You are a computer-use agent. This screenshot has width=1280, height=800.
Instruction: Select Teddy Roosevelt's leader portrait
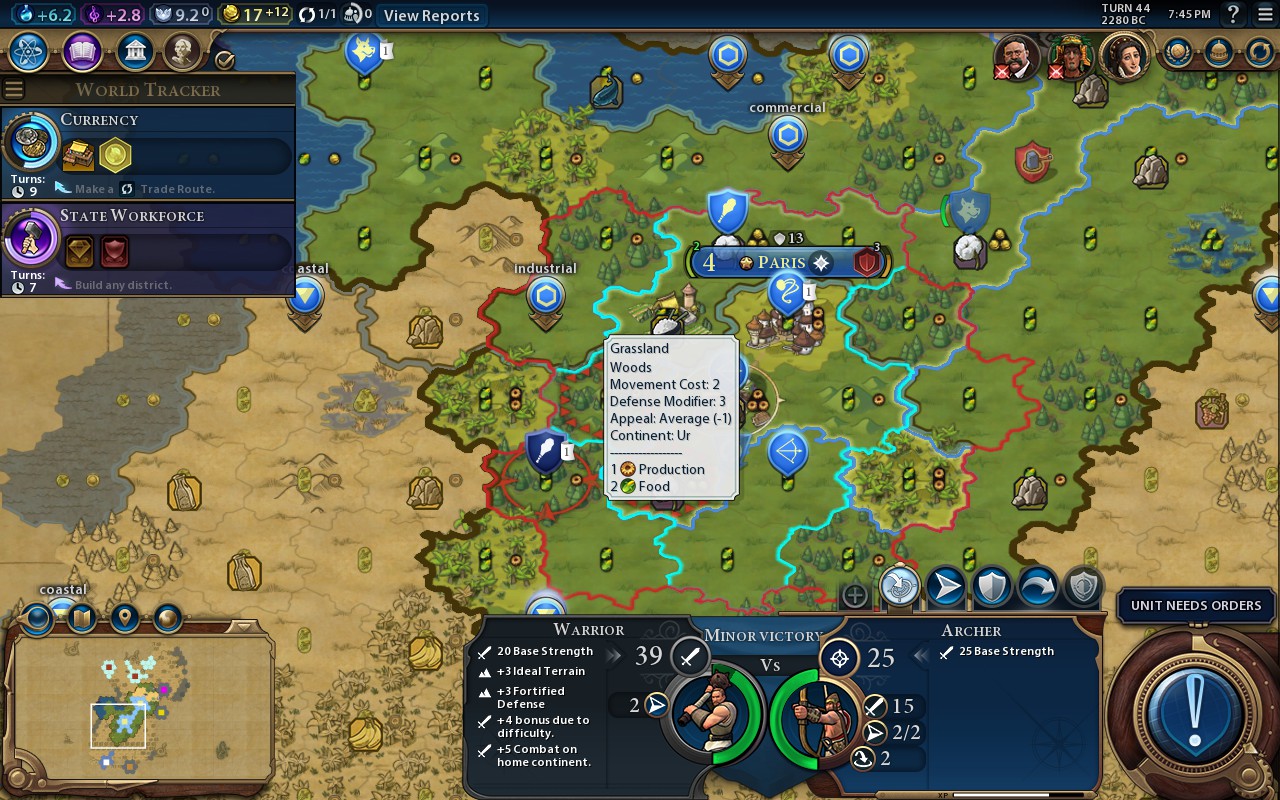(x=1017, y=56)
